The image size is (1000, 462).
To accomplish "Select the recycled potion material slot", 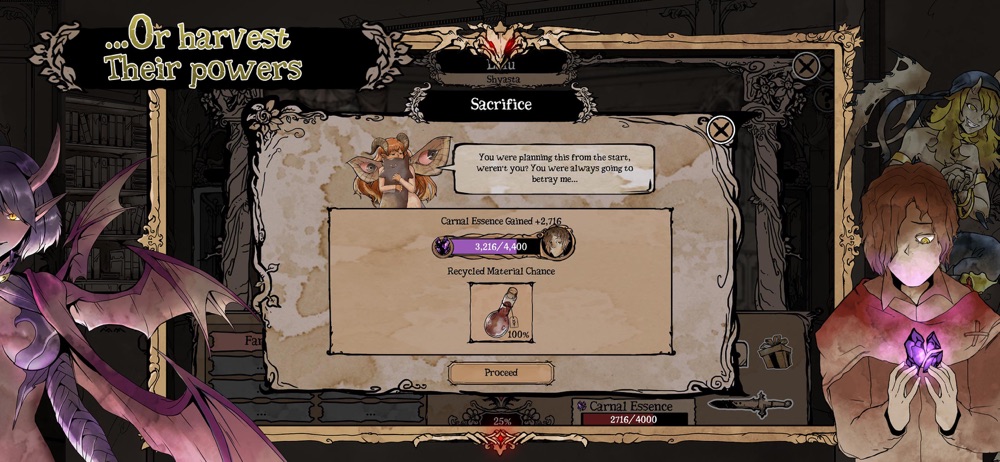I will tap(501, 312).
